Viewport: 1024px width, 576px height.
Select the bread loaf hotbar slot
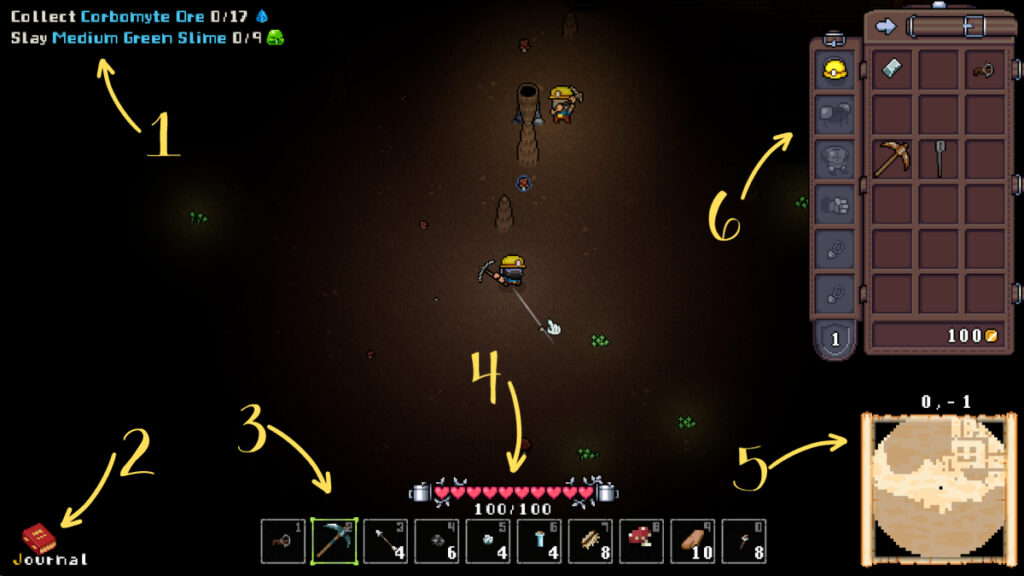click(693, 541)
